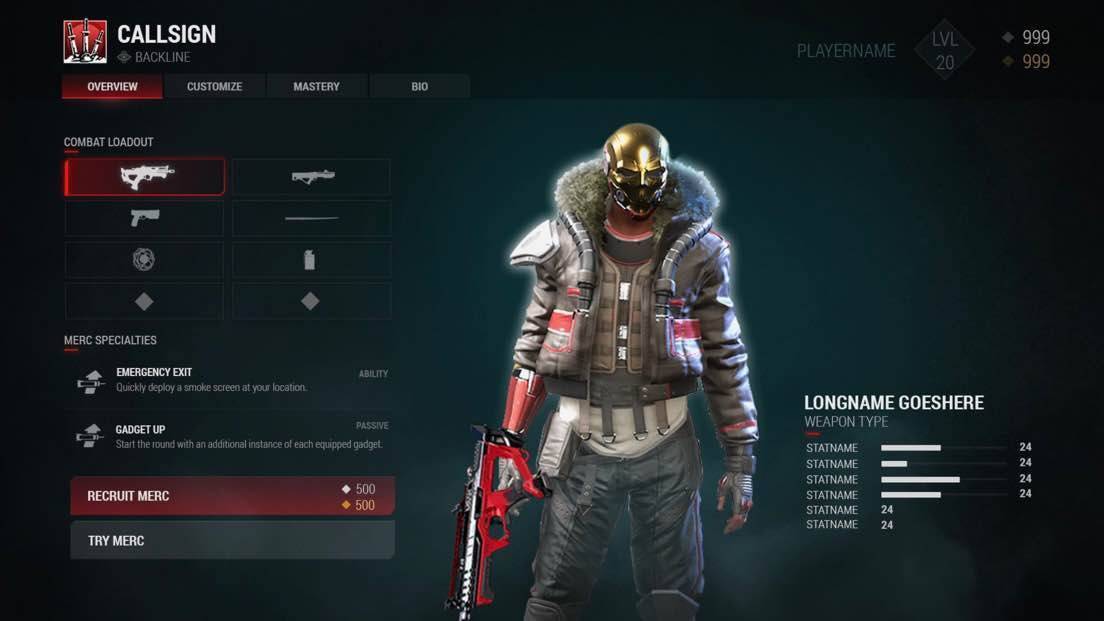Select the round gadget loadout slot
The height and width of the screenshot is (621, 1104).
click(145, 260)
